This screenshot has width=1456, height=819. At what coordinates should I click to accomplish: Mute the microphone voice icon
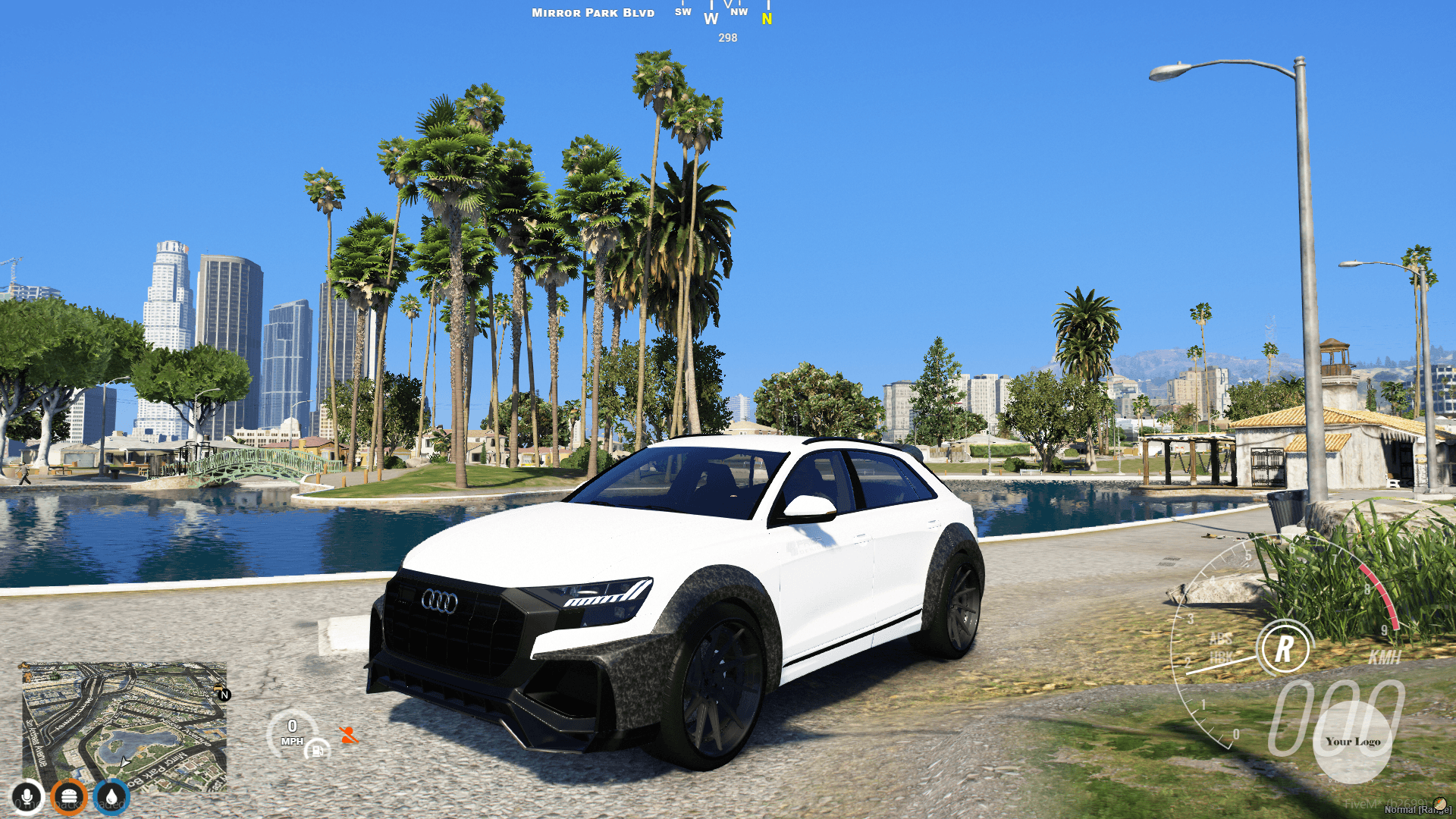pos(27,796)
